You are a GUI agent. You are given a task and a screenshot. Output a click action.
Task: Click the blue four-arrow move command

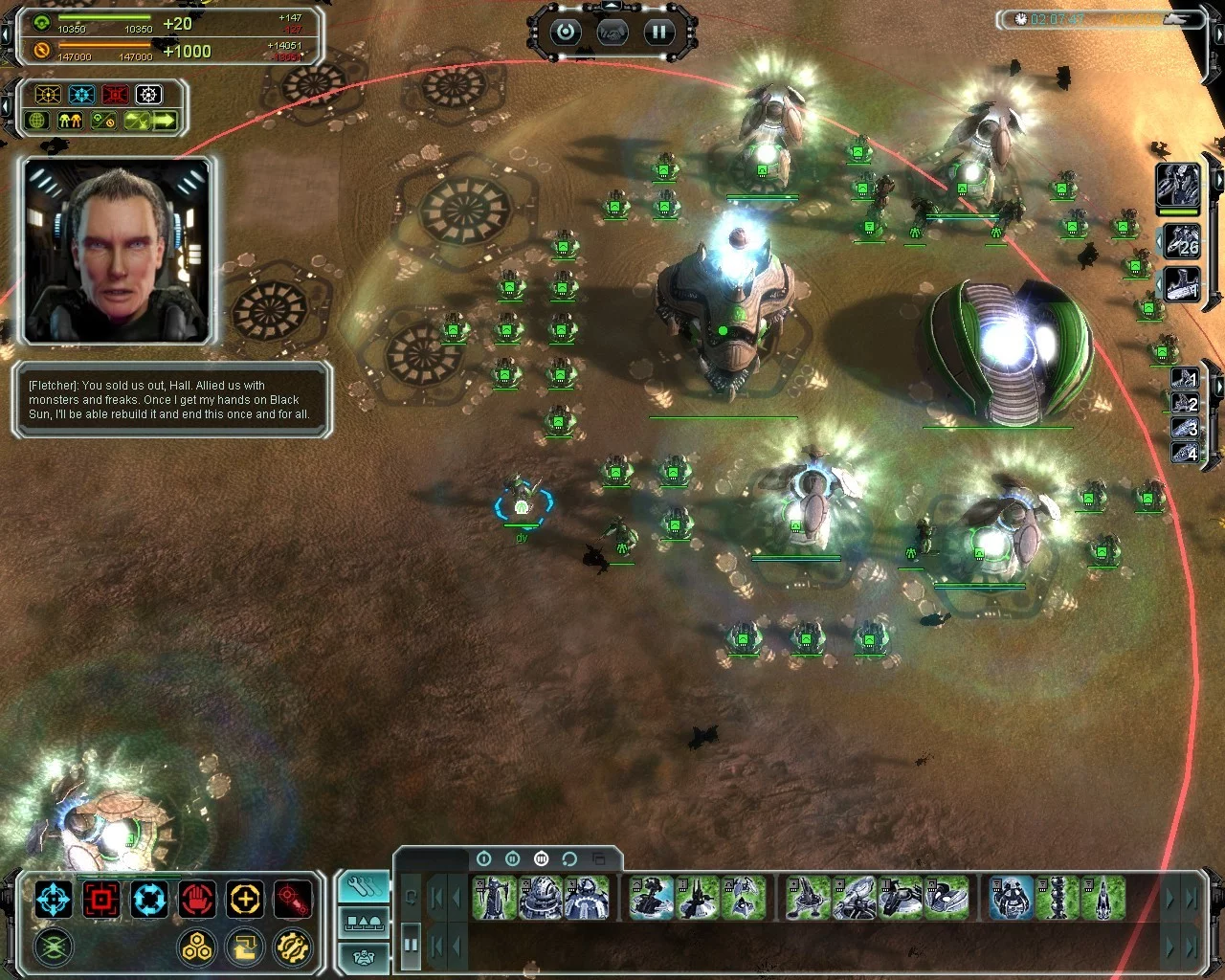(54, 900)
